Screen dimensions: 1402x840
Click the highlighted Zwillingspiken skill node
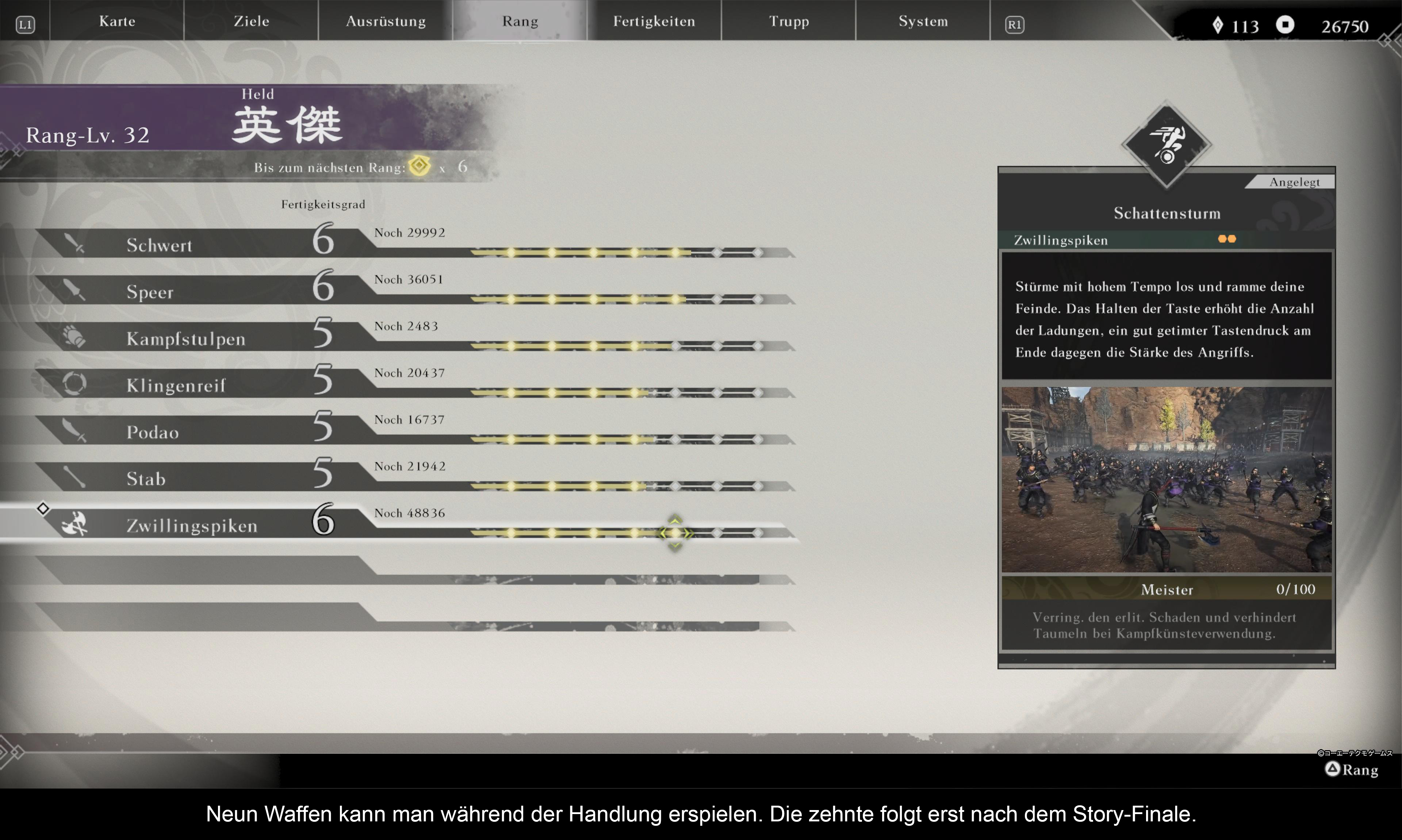coord(675,533)
